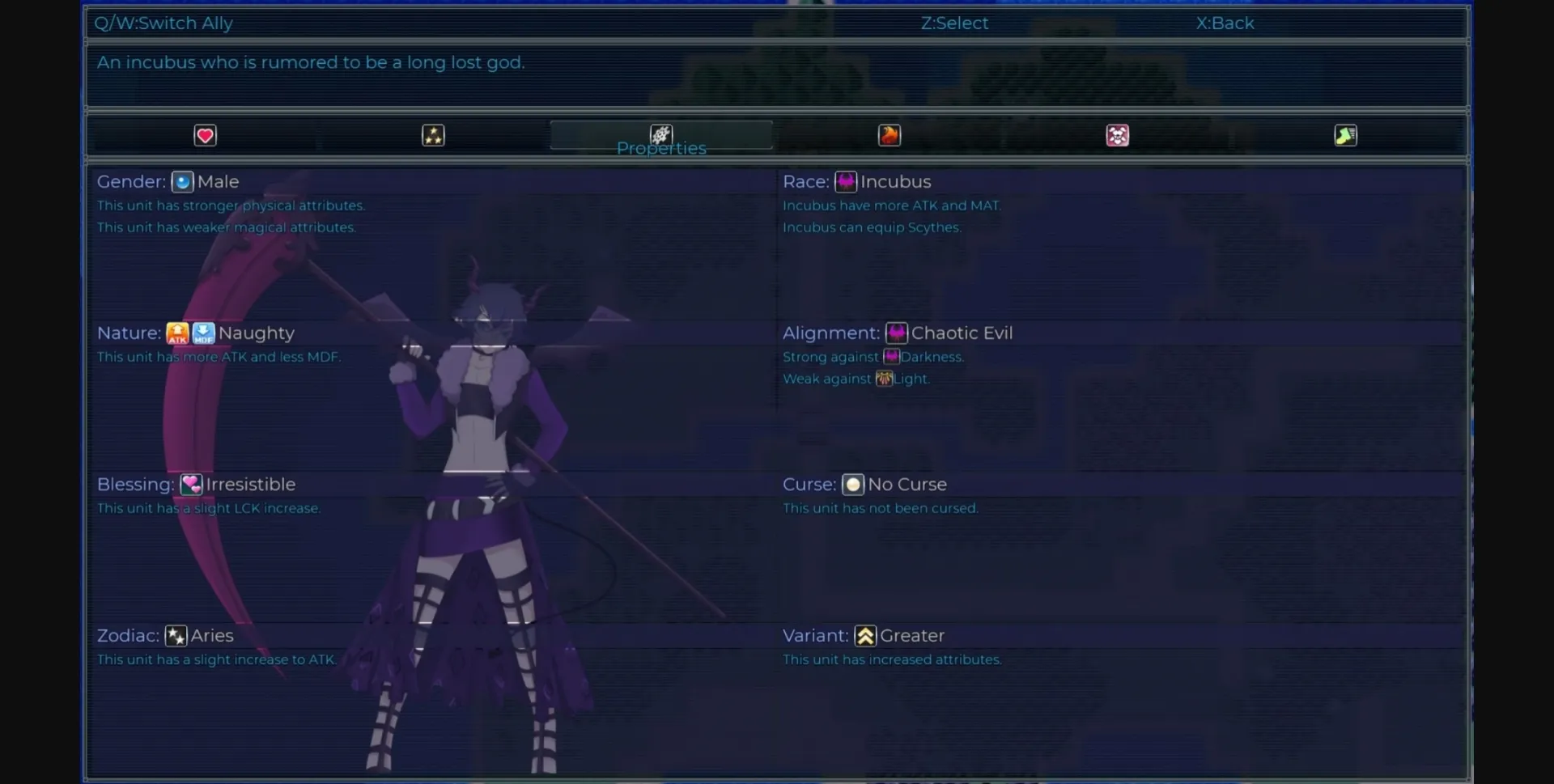The image size is (1554, 784).
Task: Switch to the heart icon tab
Action: click(205, 136)
